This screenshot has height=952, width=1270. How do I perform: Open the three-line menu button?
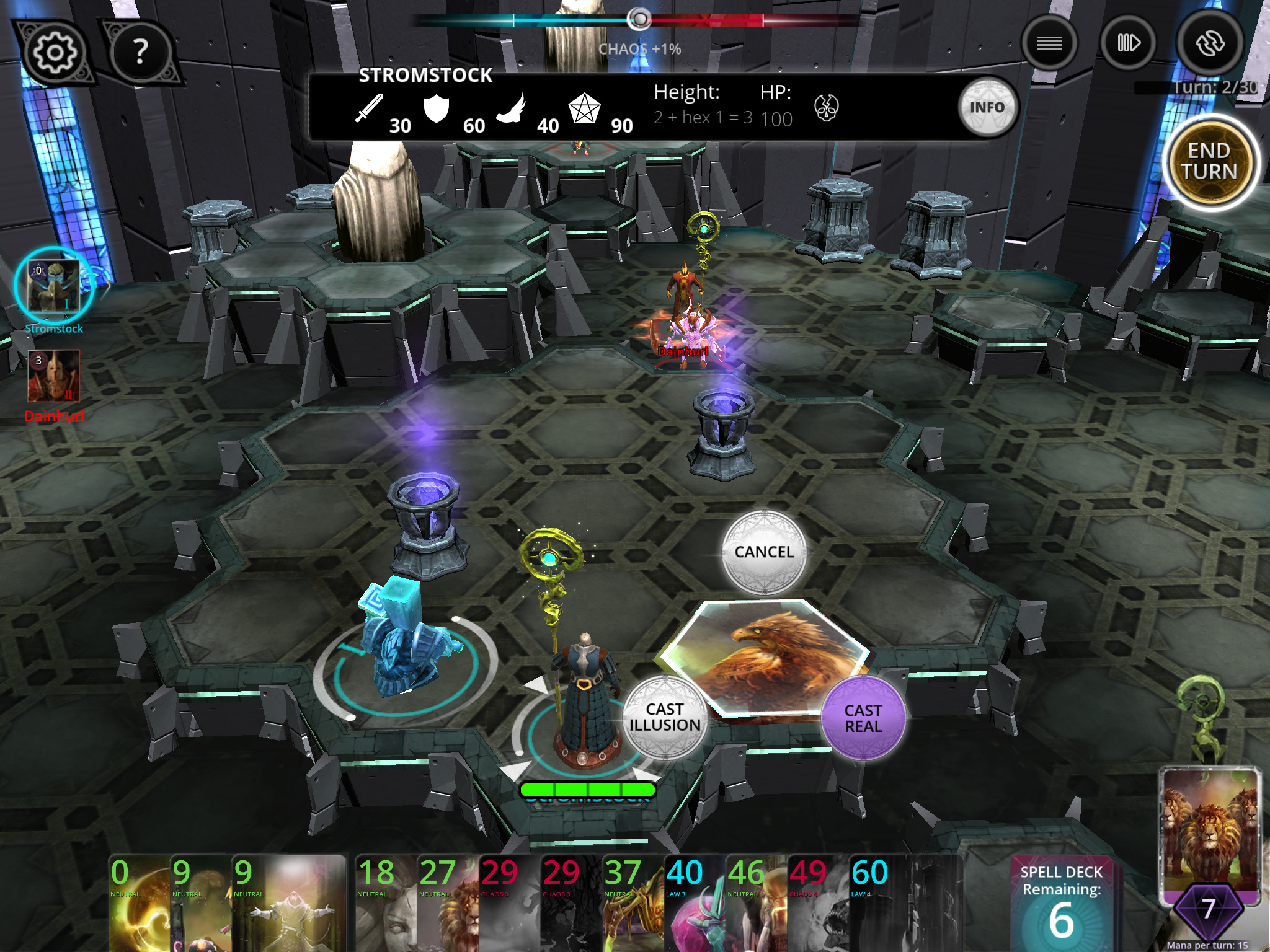point(1049,43)
